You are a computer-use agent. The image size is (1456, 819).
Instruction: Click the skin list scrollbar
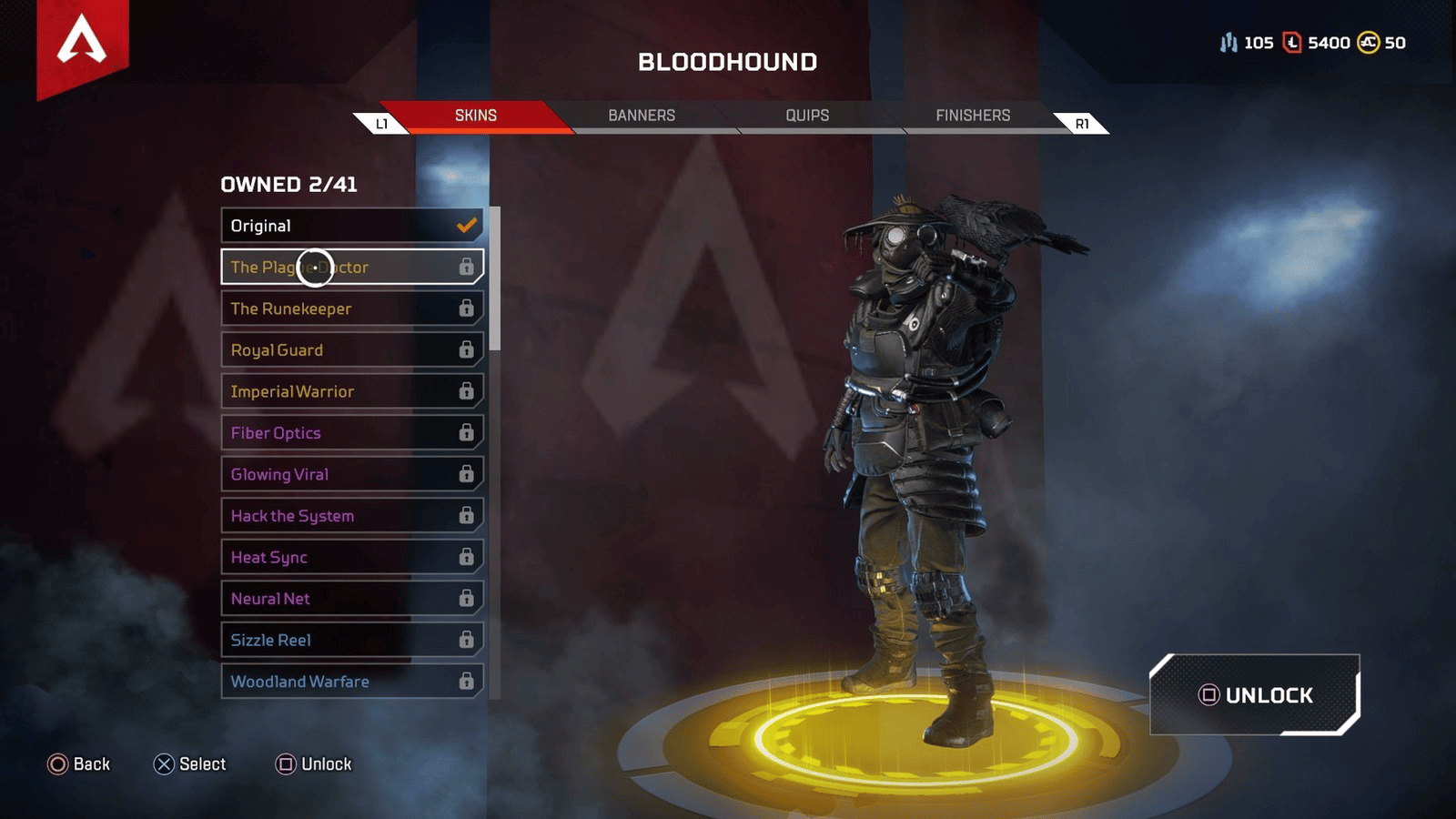pos(495,278)
